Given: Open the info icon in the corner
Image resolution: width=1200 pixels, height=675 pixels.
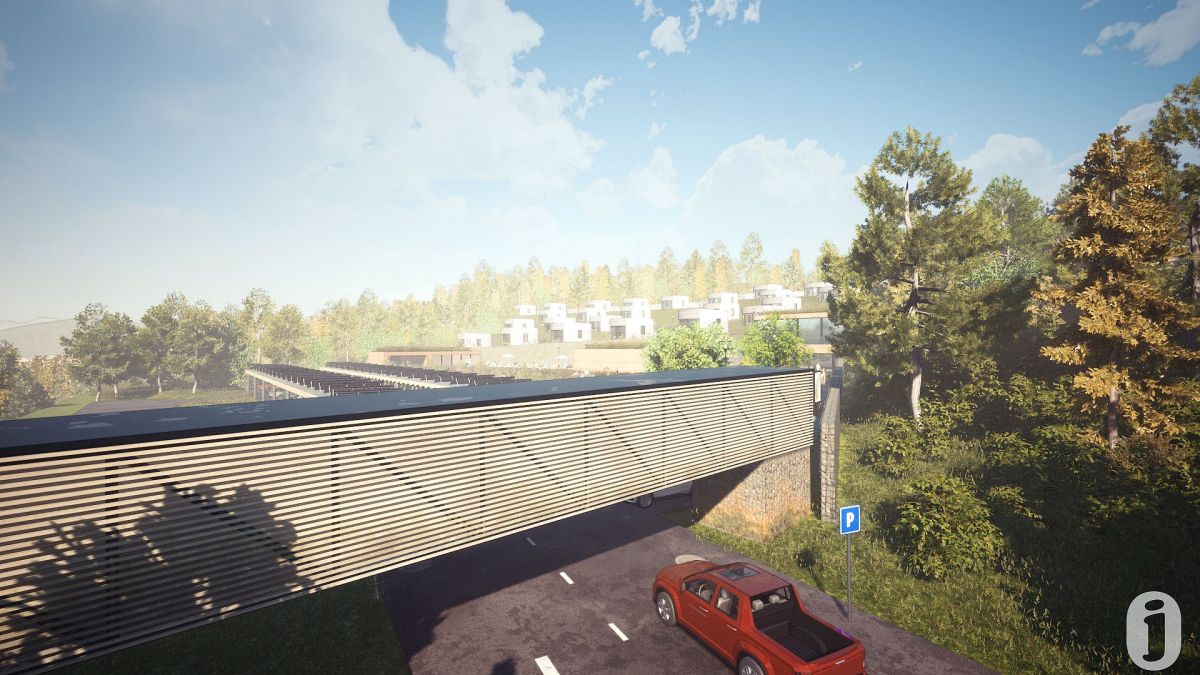Looking at the screenshot, I should pos(1153,630).
